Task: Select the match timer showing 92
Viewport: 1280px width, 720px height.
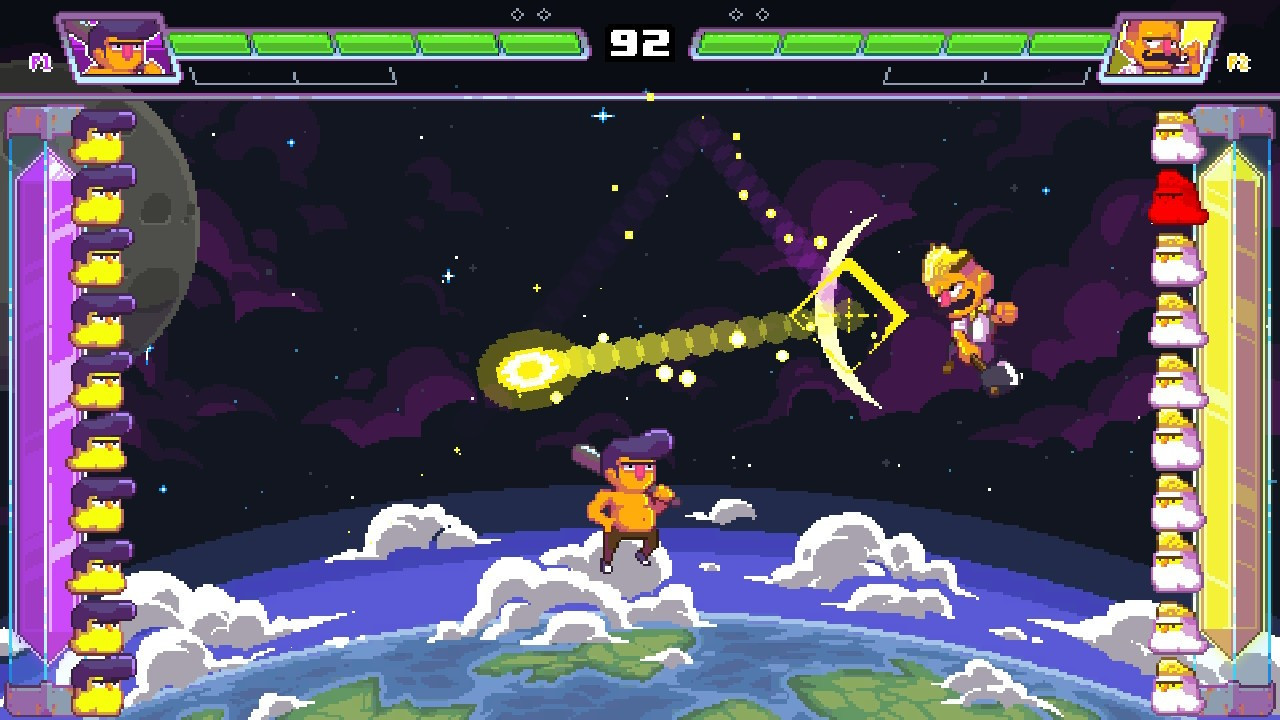Action: click(x=640, y=42)
